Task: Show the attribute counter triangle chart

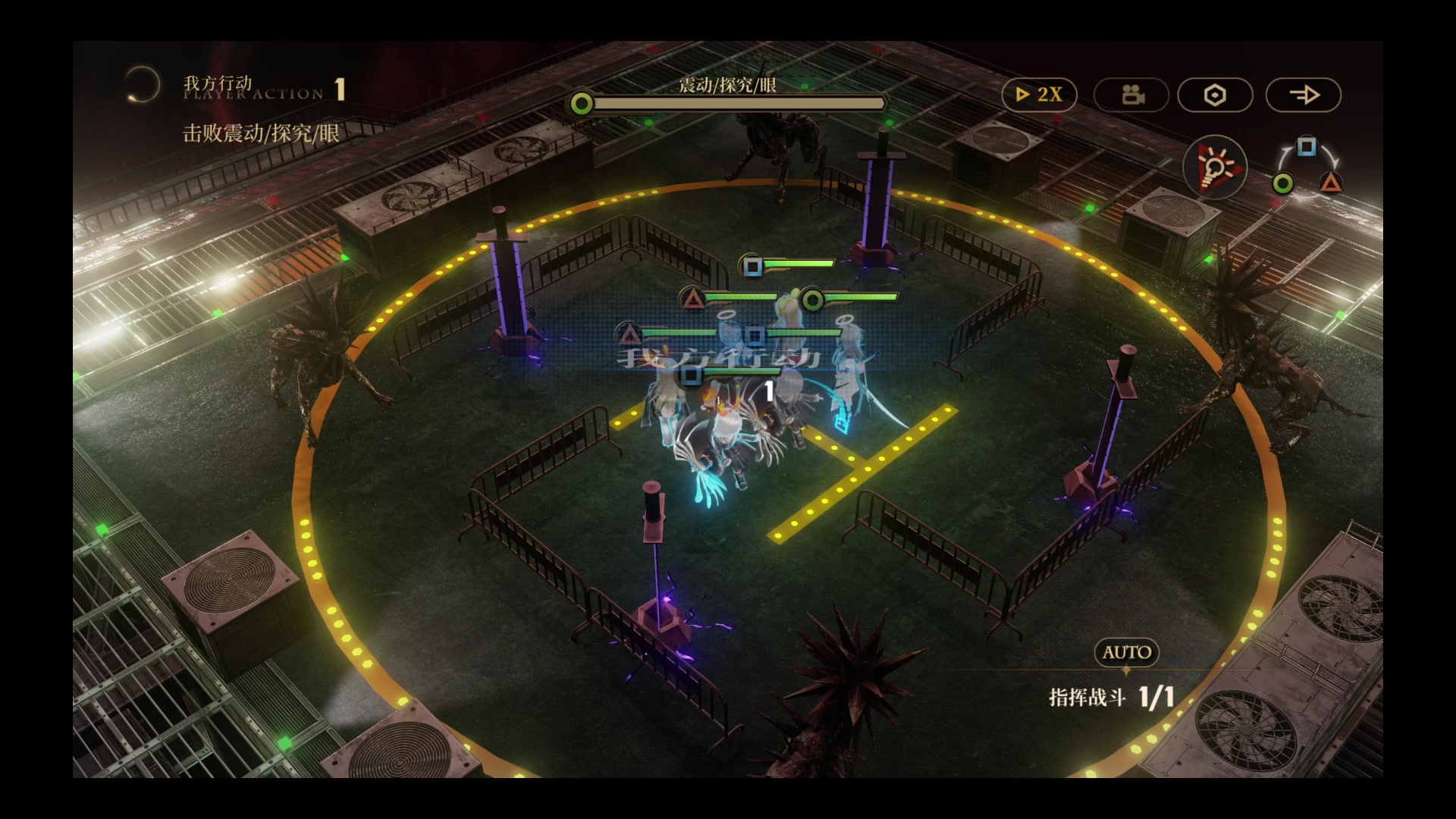Action: [1307, 167]
